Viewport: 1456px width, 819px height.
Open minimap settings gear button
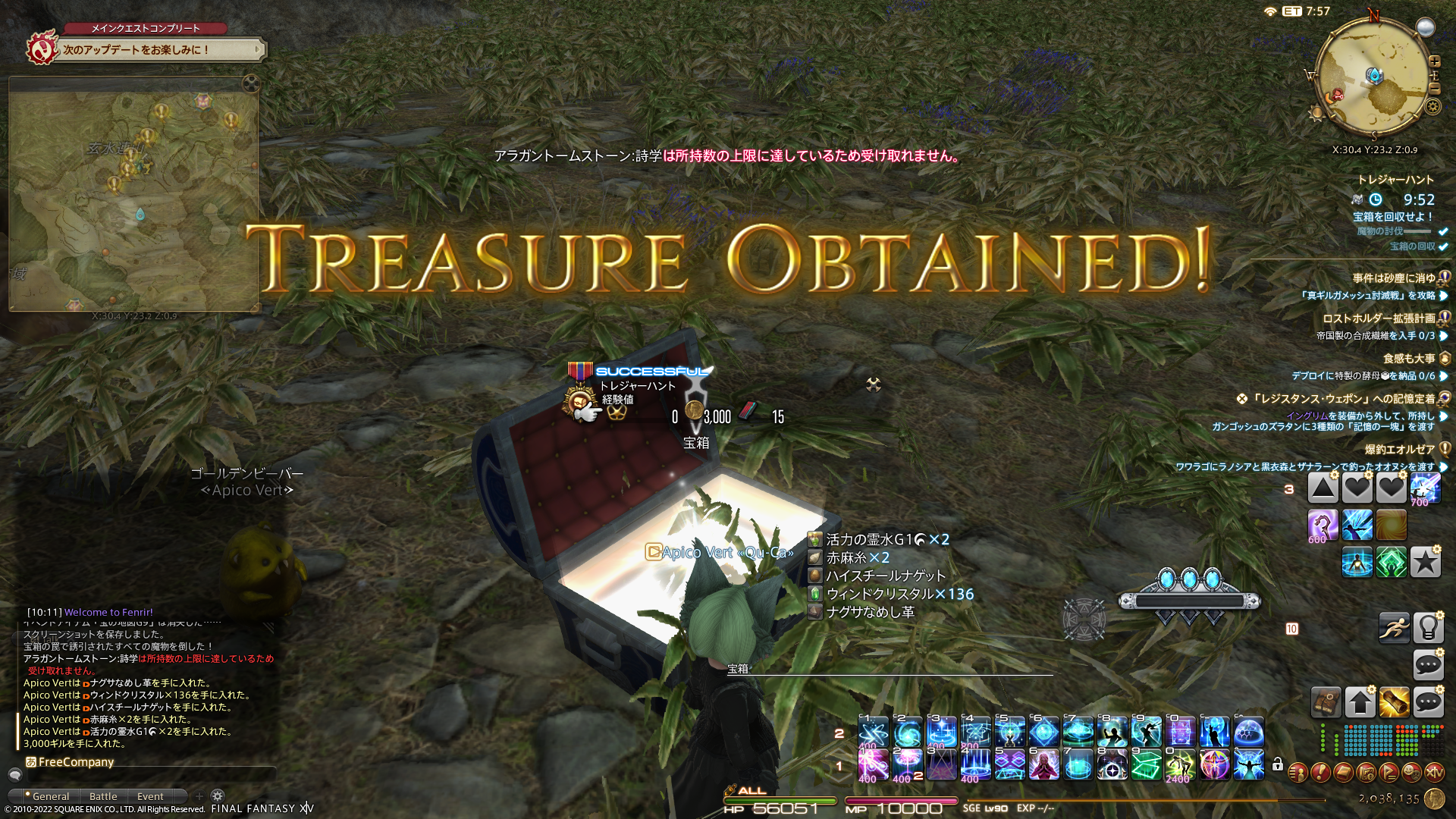click(x=1432, y=106)
